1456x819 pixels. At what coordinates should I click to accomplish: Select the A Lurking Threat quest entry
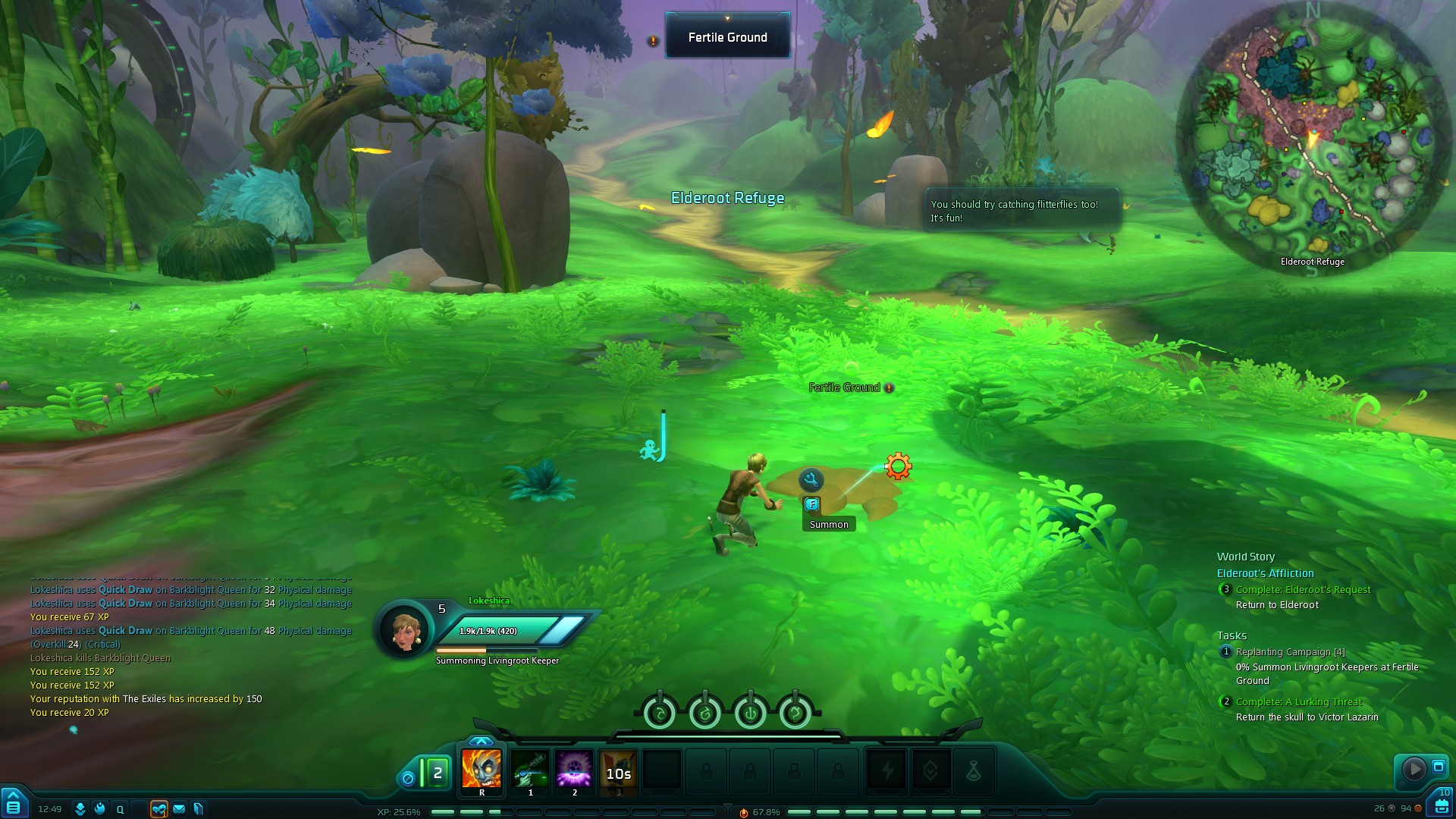(1298, 701)
